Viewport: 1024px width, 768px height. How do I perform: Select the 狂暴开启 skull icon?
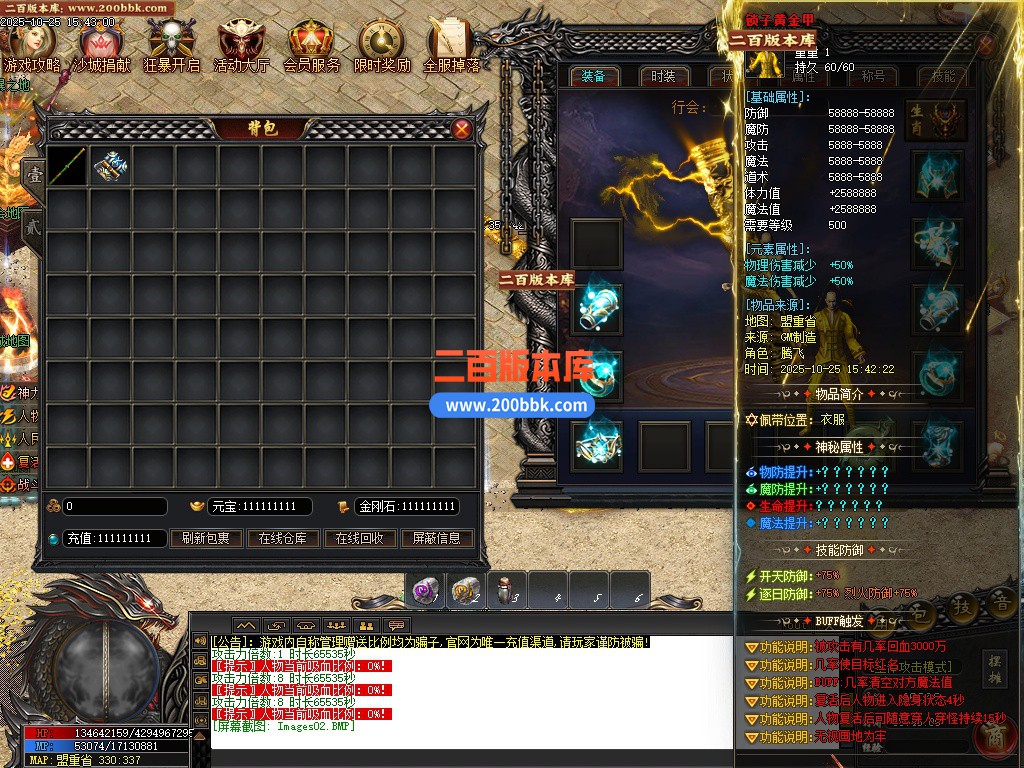click(171, 46)
